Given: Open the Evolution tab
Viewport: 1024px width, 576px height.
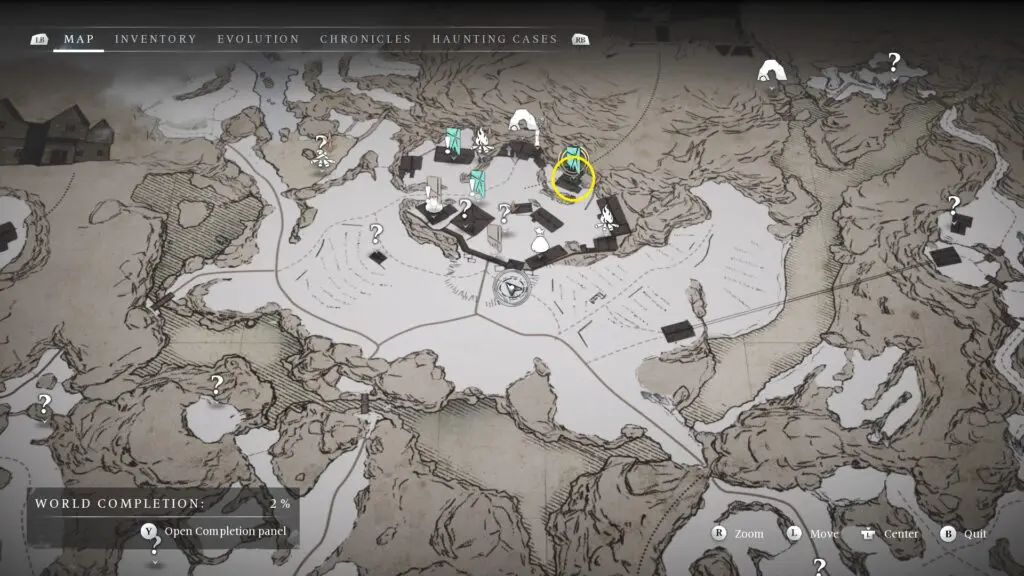Looking at the screenshot, I should (258, 39).
